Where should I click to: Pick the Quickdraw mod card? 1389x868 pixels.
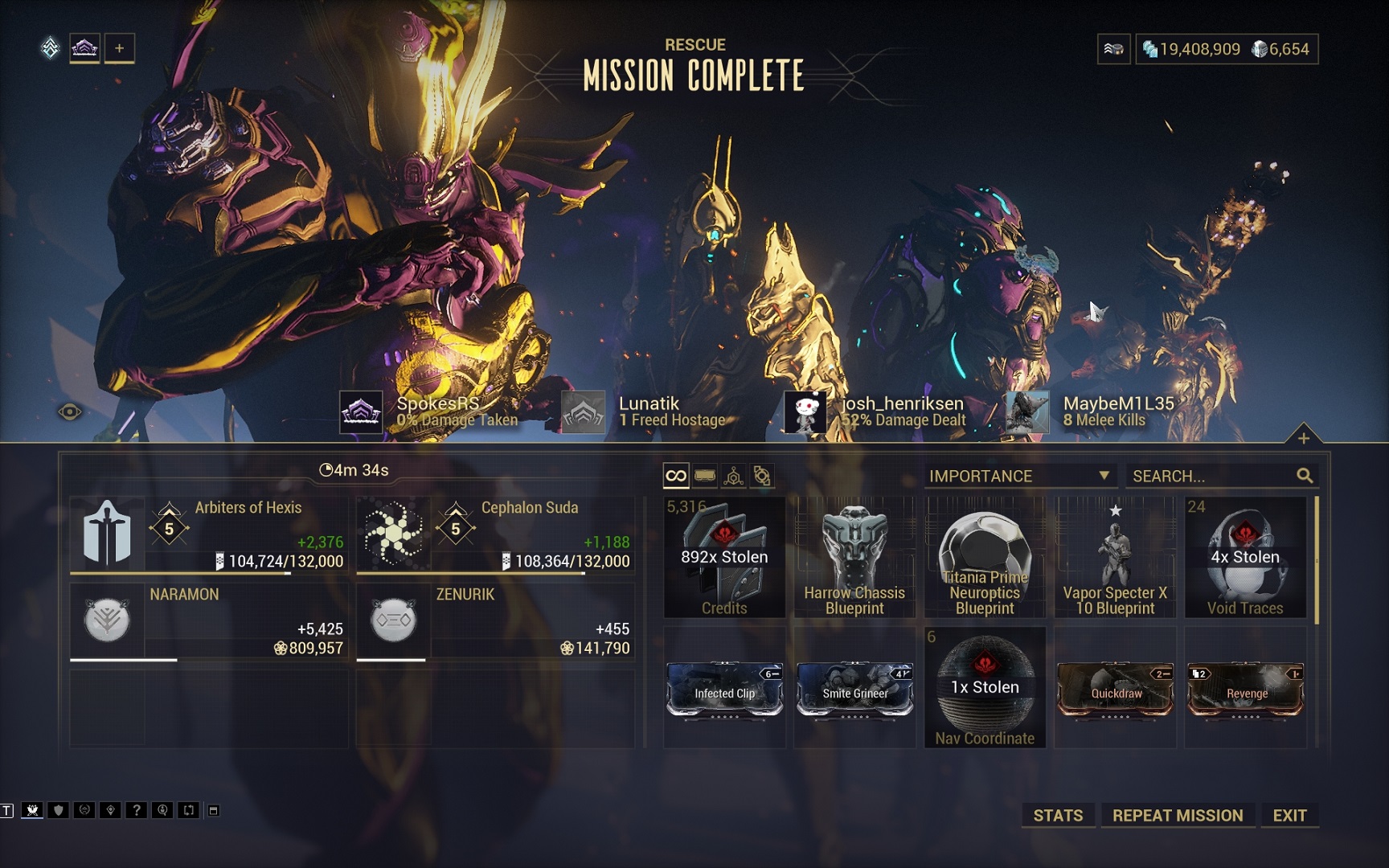[1115, 689]
